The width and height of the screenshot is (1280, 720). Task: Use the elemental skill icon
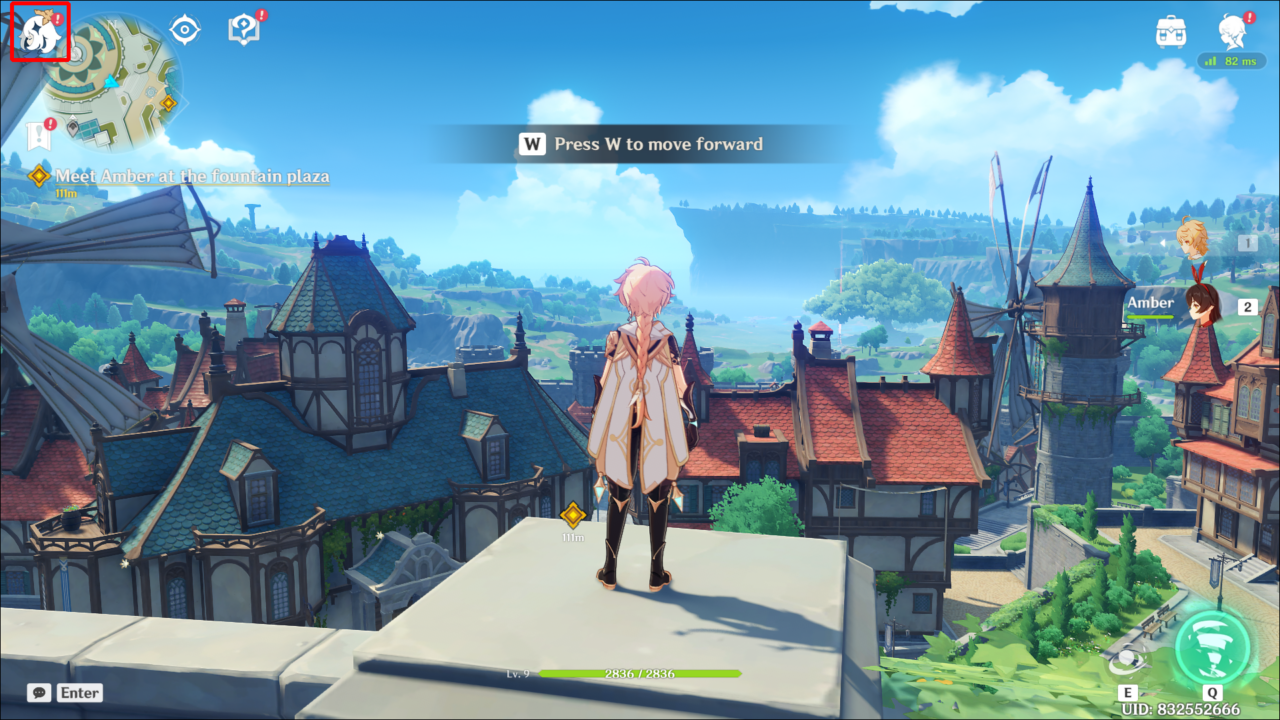pyautogui.click(x=1128, y=662)
